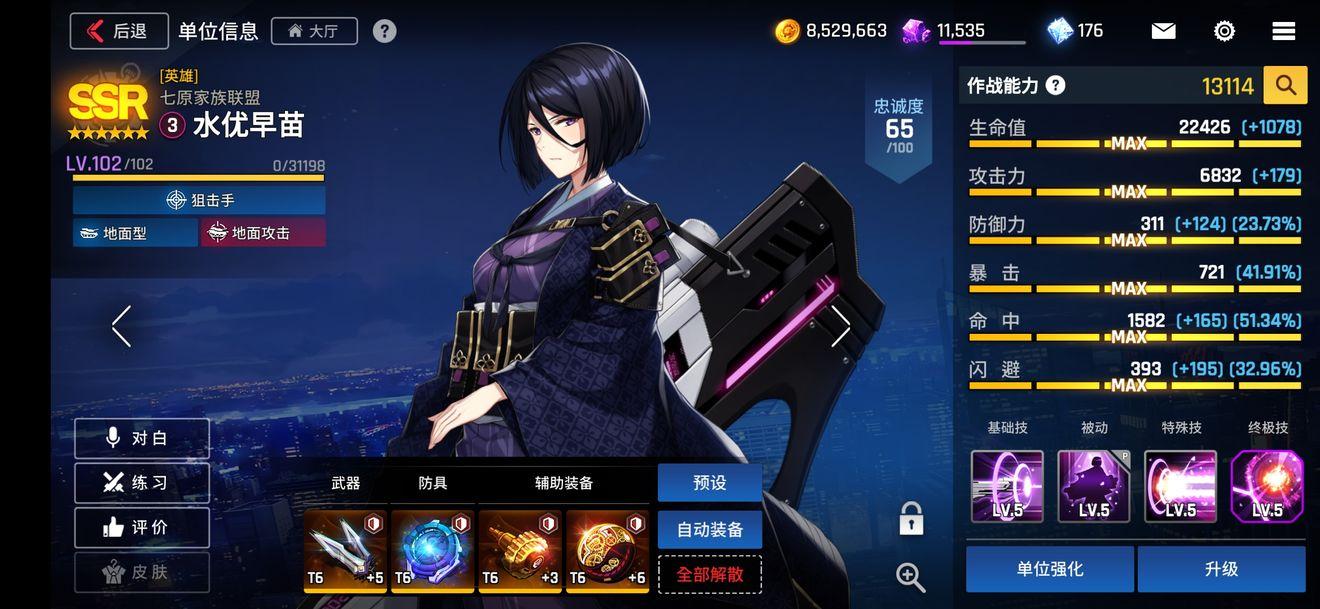Show the next unit with right arrow
Viewport: 1320px width, 609px height.
click(x=840, y=326)
